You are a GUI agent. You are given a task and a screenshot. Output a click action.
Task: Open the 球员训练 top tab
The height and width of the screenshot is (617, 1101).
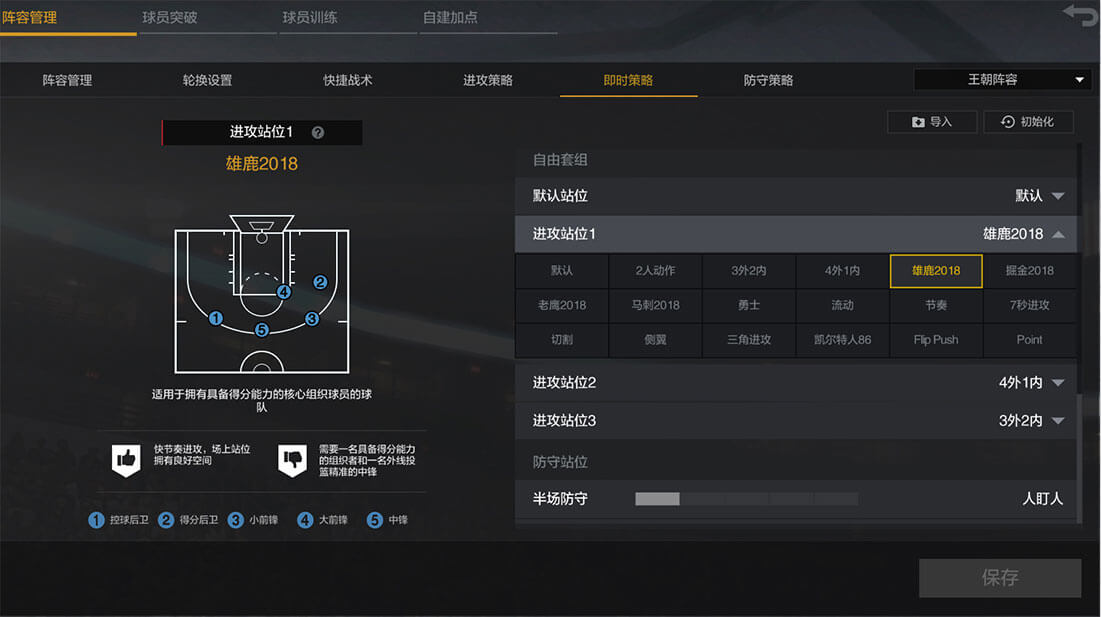tap(309, 17)
